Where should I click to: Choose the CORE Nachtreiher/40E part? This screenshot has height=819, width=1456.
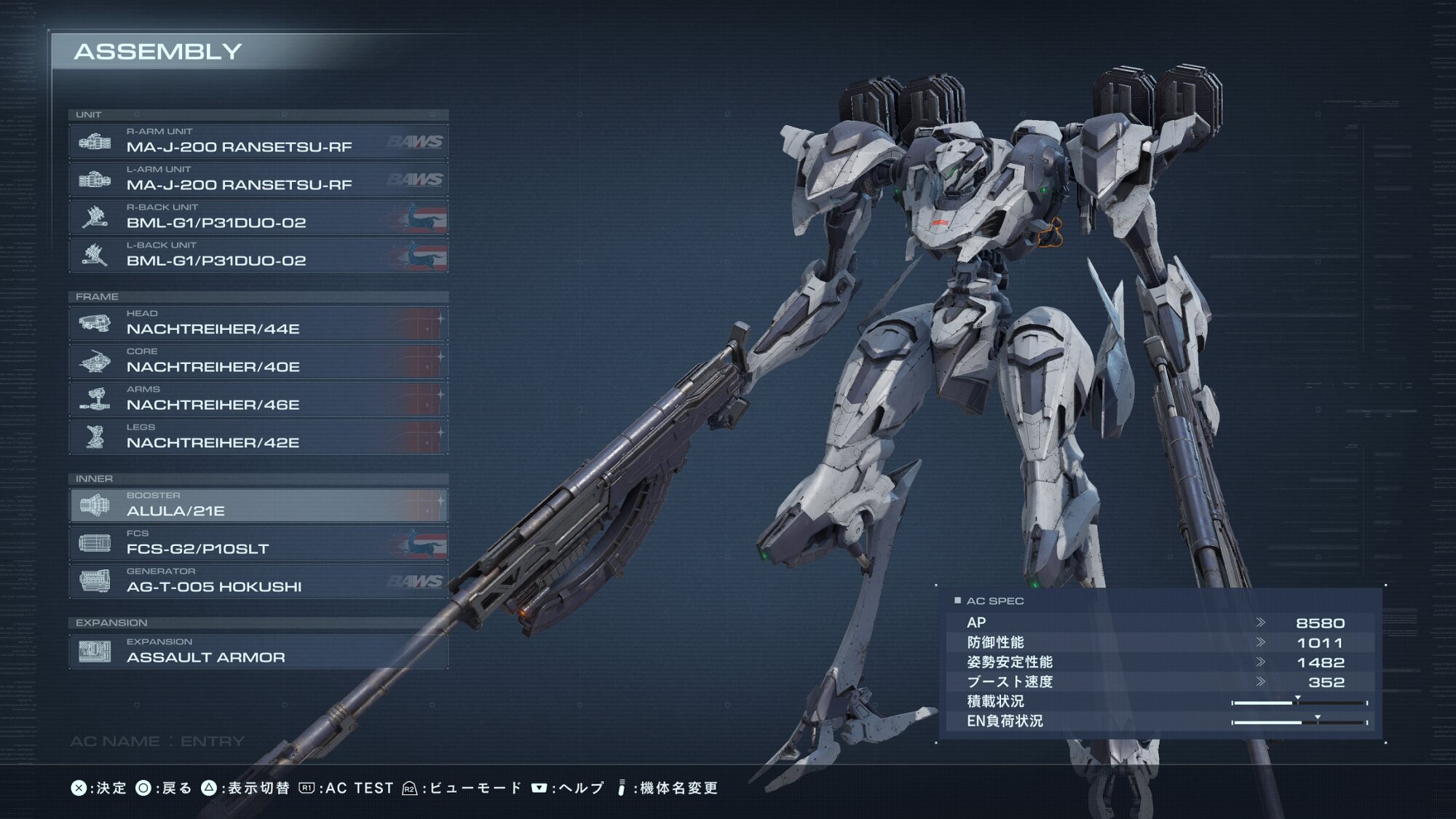258,362
